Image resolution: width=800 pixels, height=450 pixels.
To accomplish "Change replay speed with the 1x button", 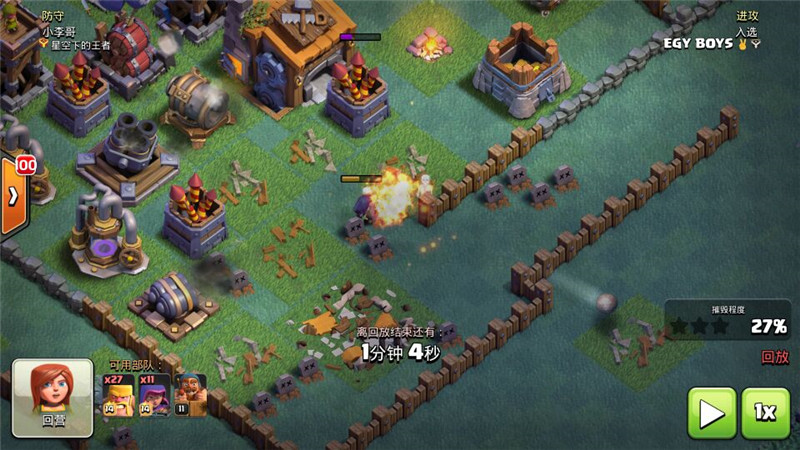I will (765, 412).
